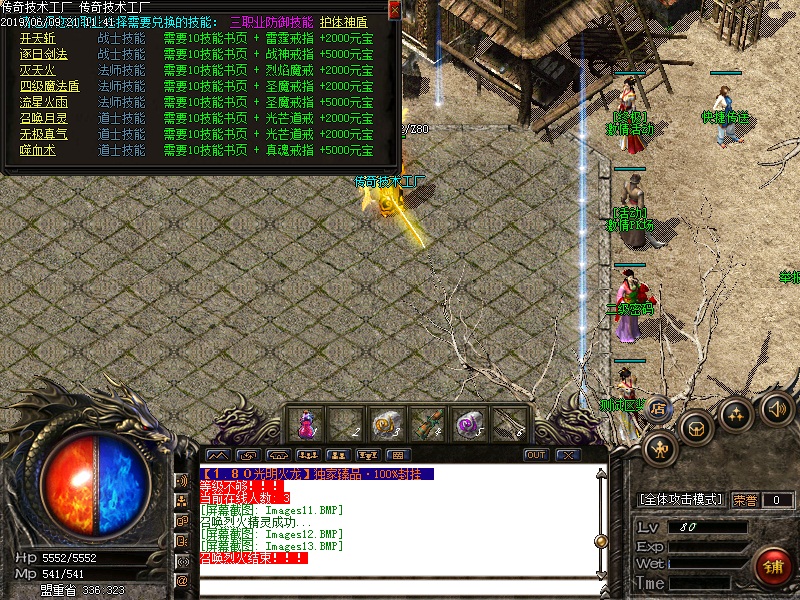
Task: Open the character figure round icon
Action: pyautogui.click(x=660, y=448)
